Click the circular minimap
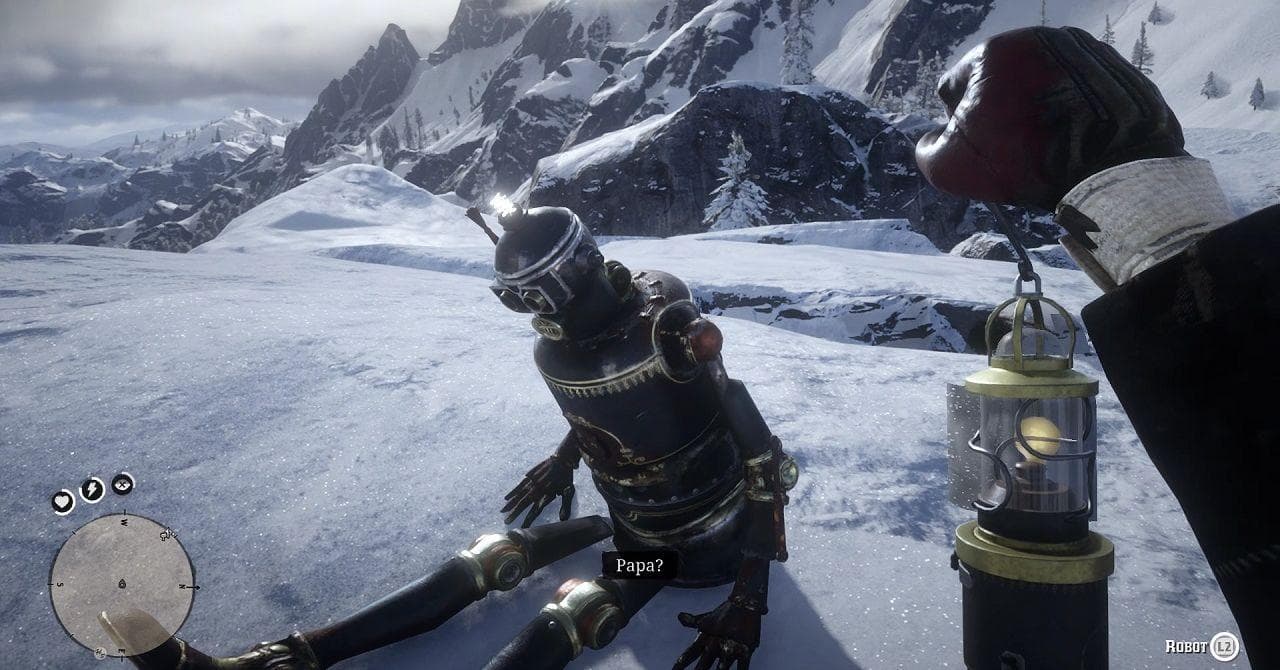The image size is (1280, 670). point(121,583)
